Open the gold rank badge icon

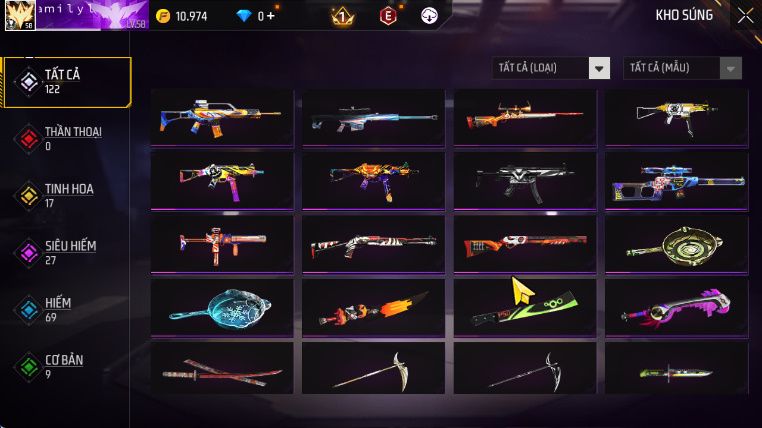341,16
